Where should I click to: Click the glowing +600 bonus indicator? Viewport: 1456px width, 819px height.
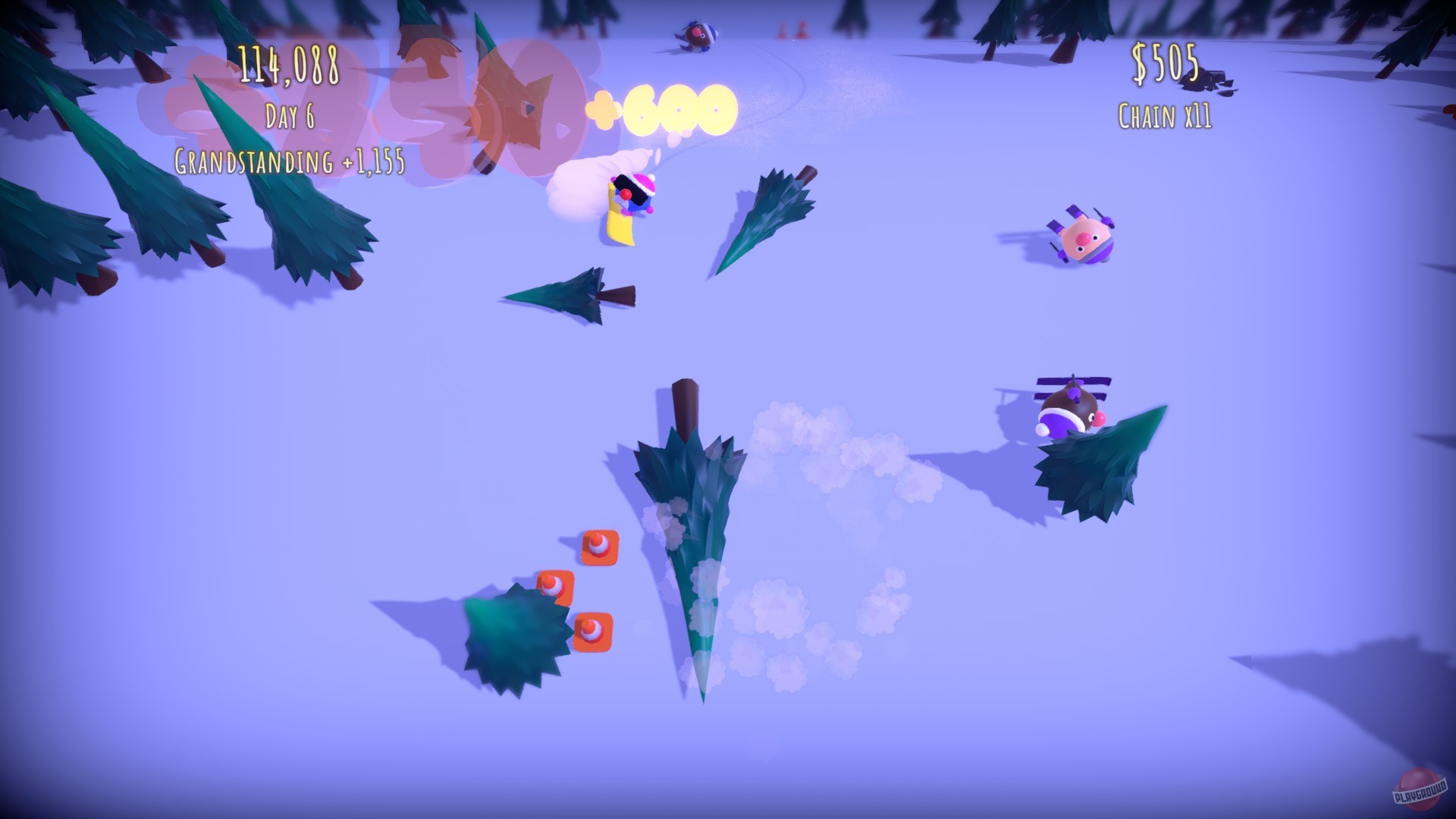(x=664, y=110)
